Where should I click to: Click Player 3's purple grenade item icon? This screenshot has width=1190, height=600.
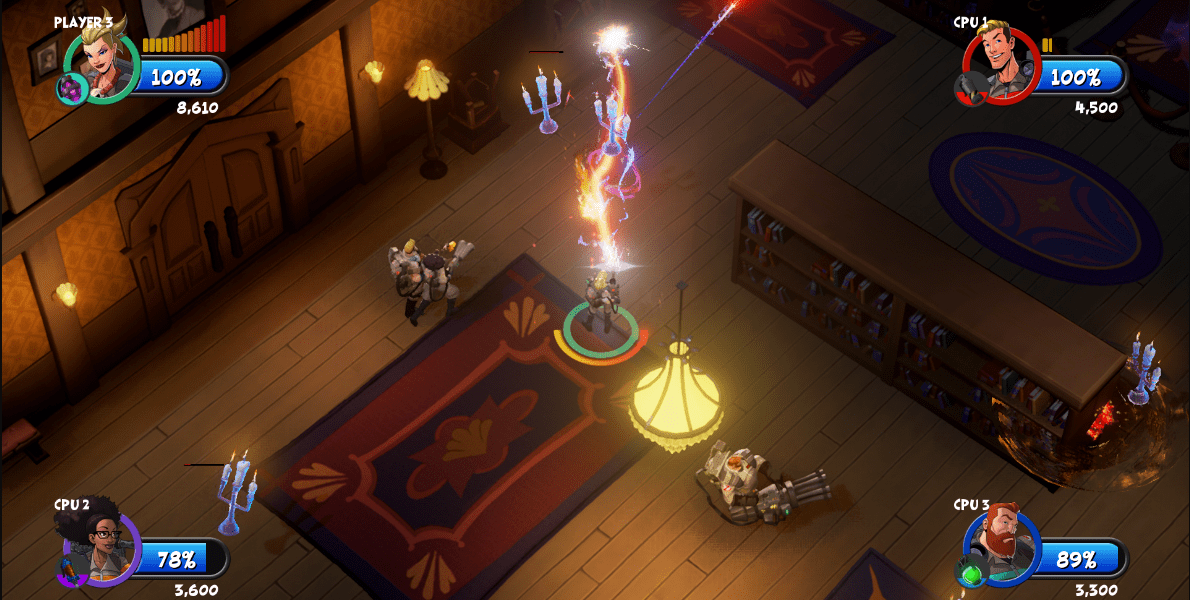tap(70, 89)
